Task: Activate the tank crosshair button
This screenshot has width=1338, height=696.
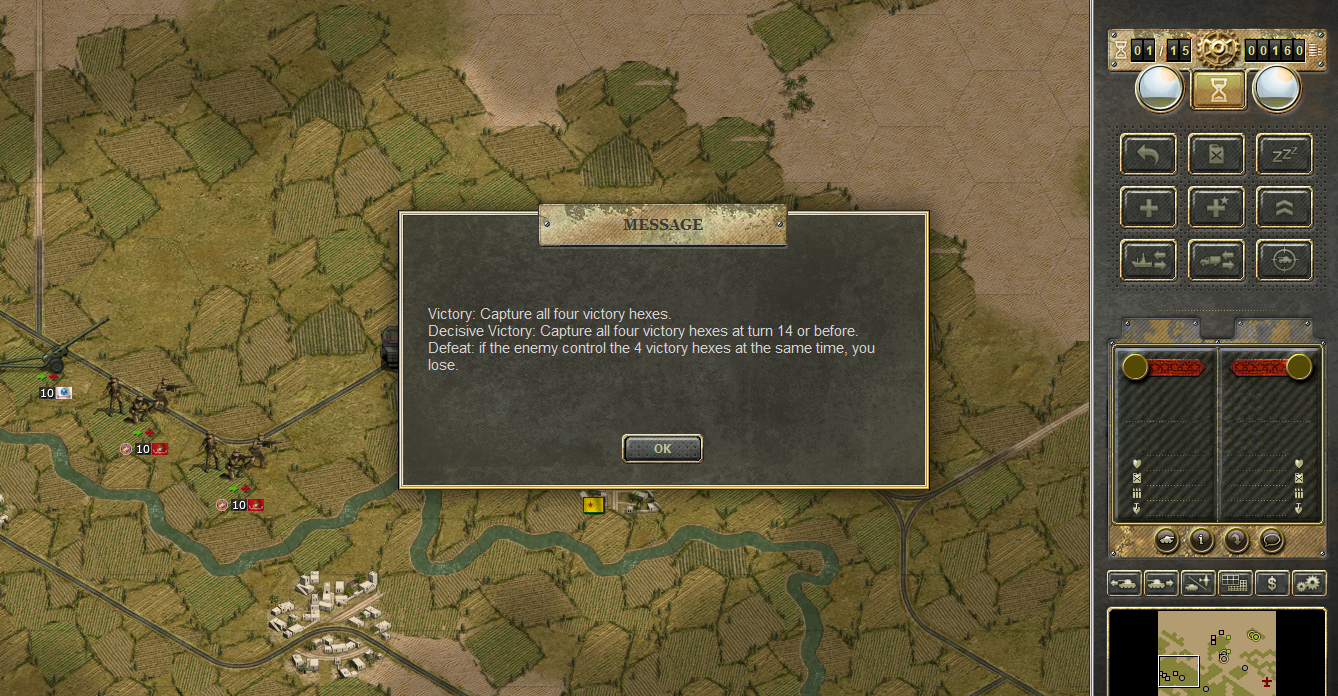Action: pyautogui.click(x=1284, y=260)
